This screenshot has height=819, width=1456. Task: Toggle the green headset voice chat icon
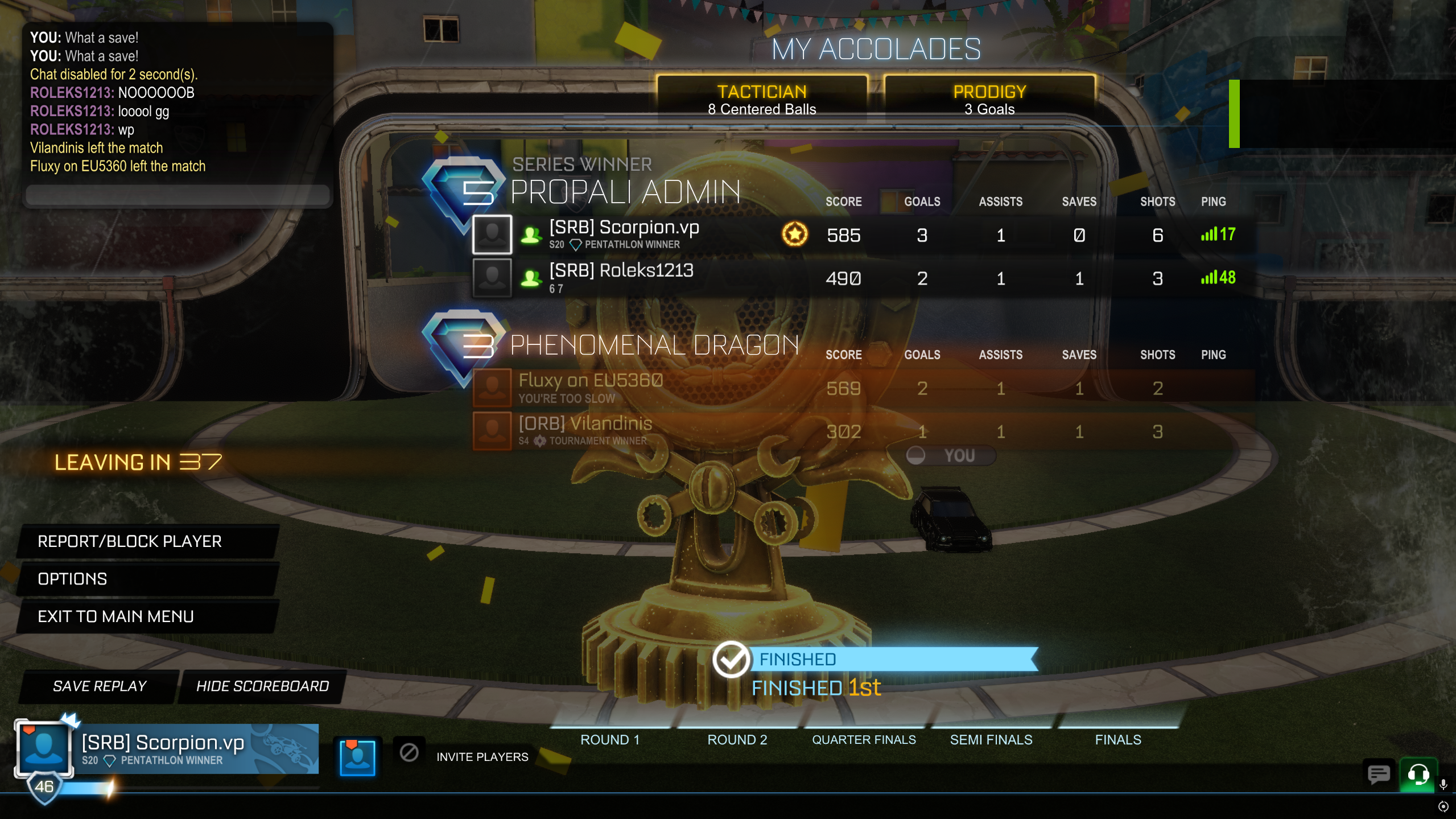[1418, 774]
